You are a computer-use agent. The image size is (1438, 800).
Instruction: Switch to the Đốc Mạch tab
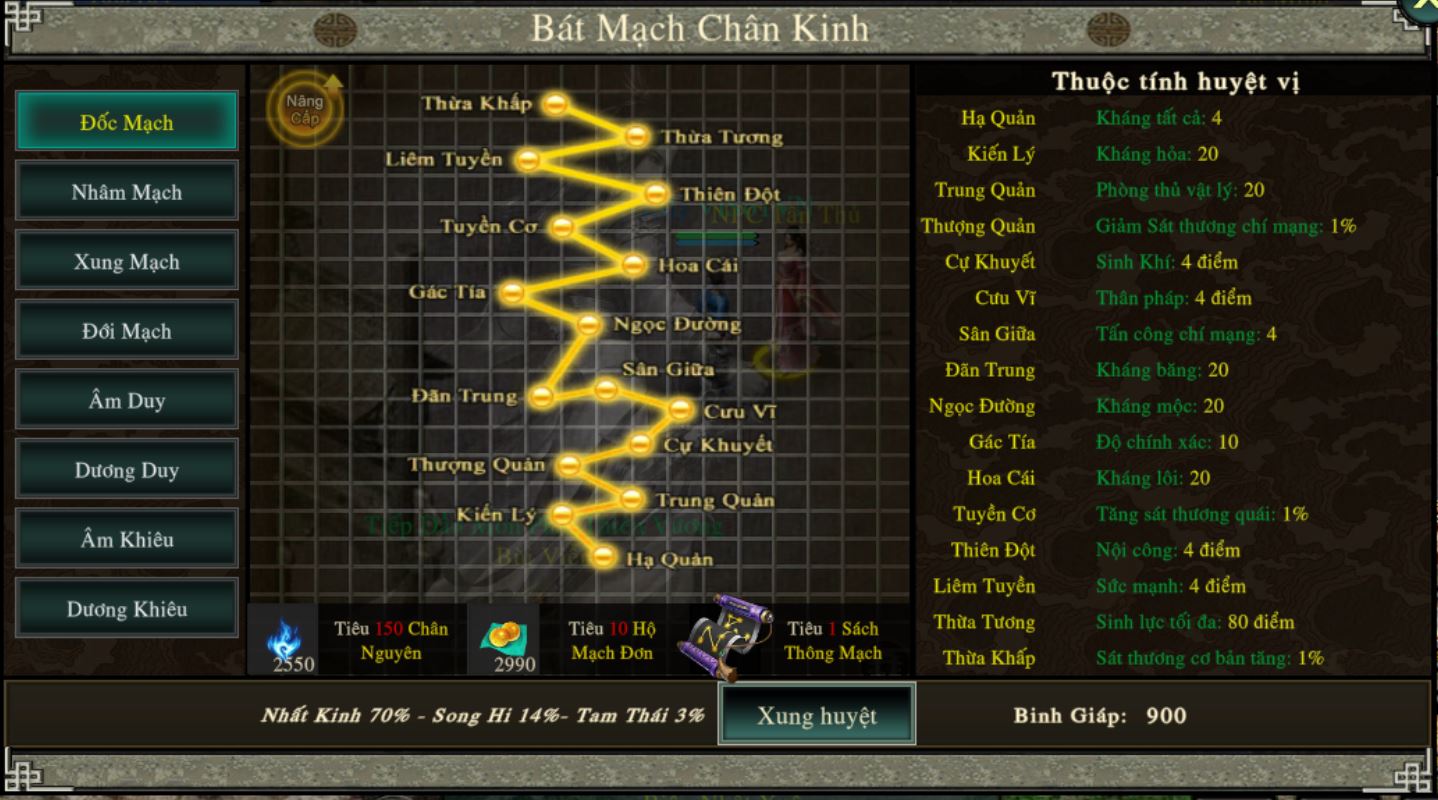tap(127, 122)
